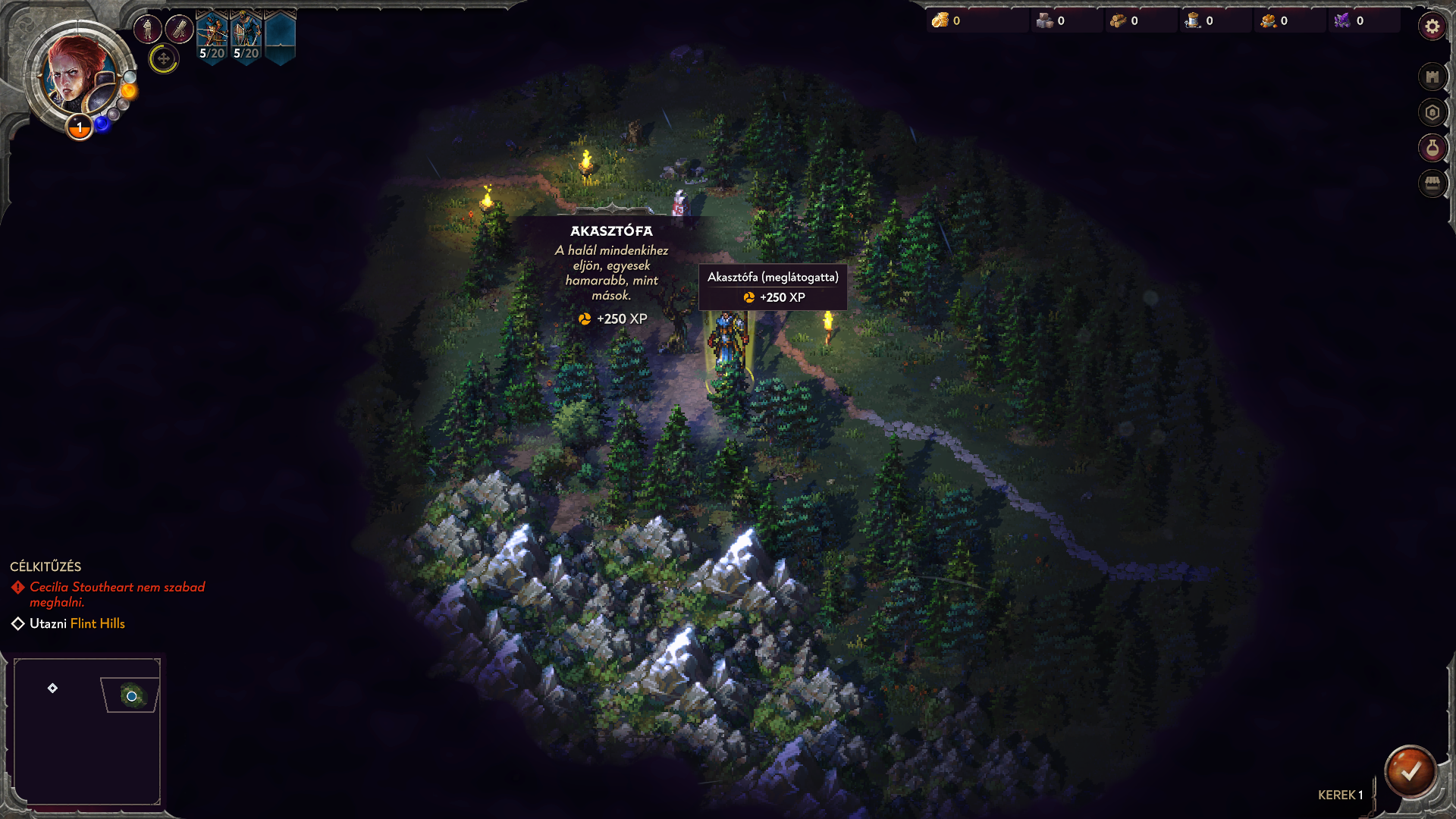Select the archer troop slot
This screenshot has height=819, width=1456.
coord(212,36)
